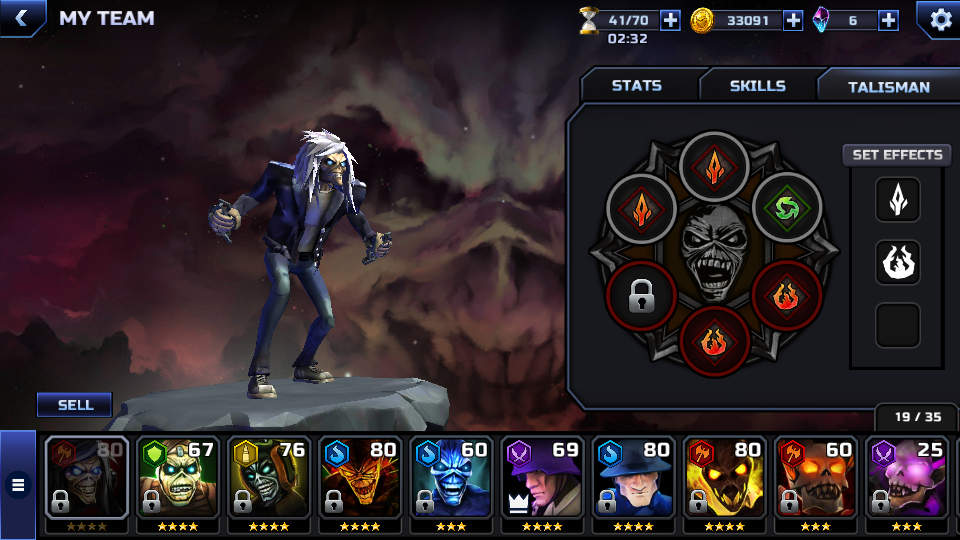Buy more gold coins with plus button
The height and width of the screenshot is (540, 960).
coord(793,20)
